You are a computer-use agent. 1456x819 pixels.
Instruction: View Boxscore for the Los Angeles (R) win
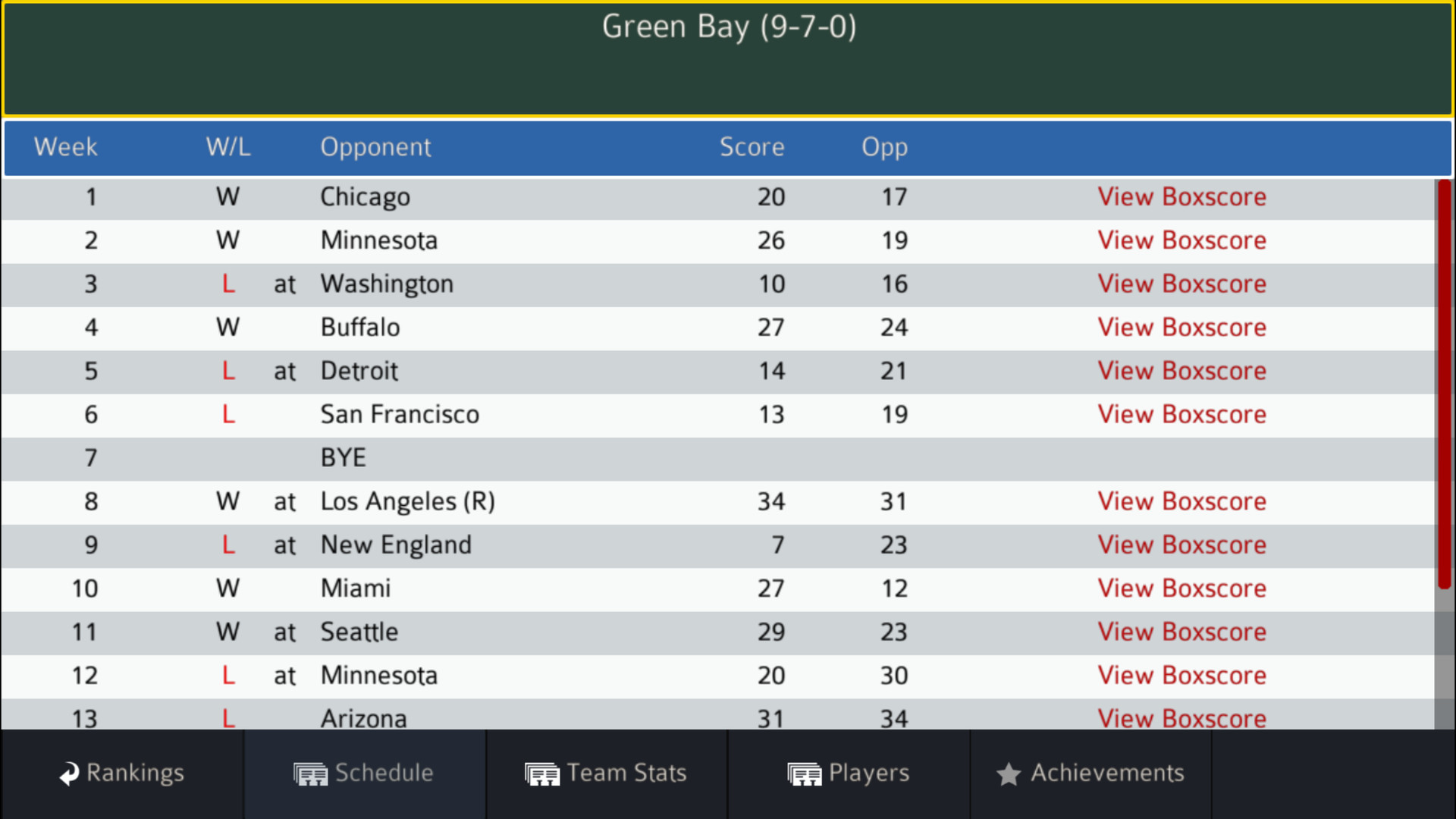click(1182, 501)
